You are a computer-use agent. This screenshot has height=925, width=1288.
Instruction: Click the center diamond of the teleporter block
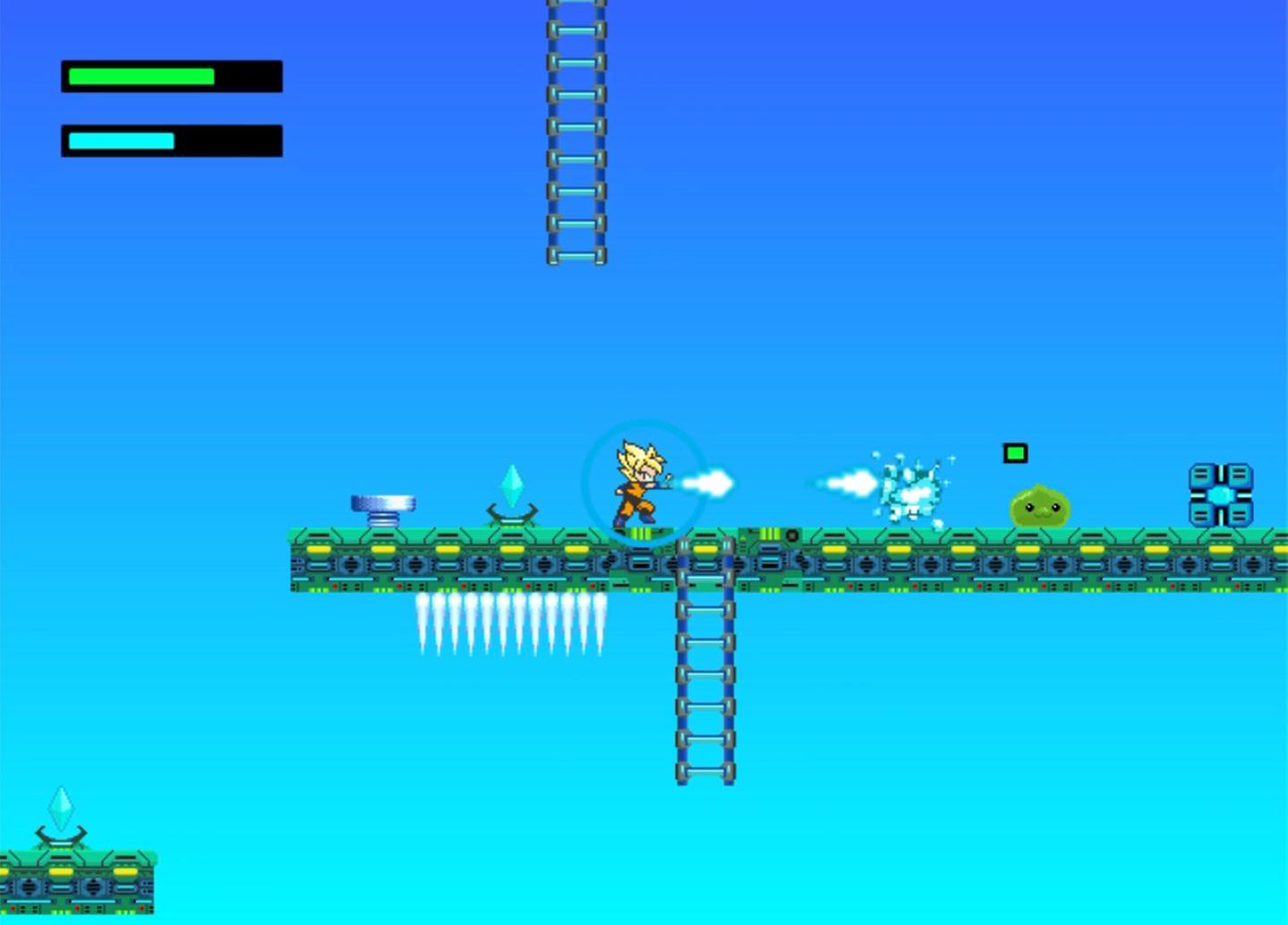(1221, 493)
